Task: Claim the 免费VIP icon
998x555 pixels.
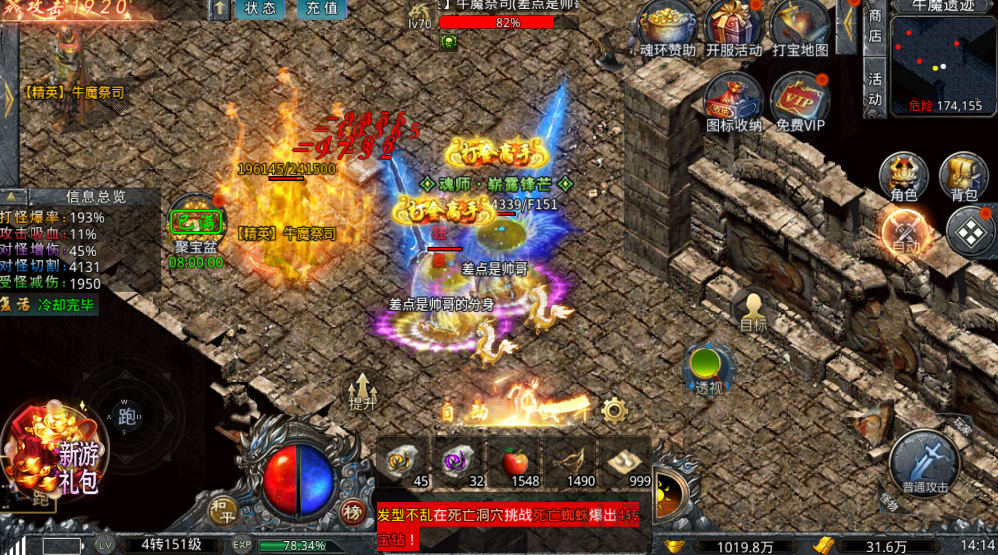Action: 800,98
